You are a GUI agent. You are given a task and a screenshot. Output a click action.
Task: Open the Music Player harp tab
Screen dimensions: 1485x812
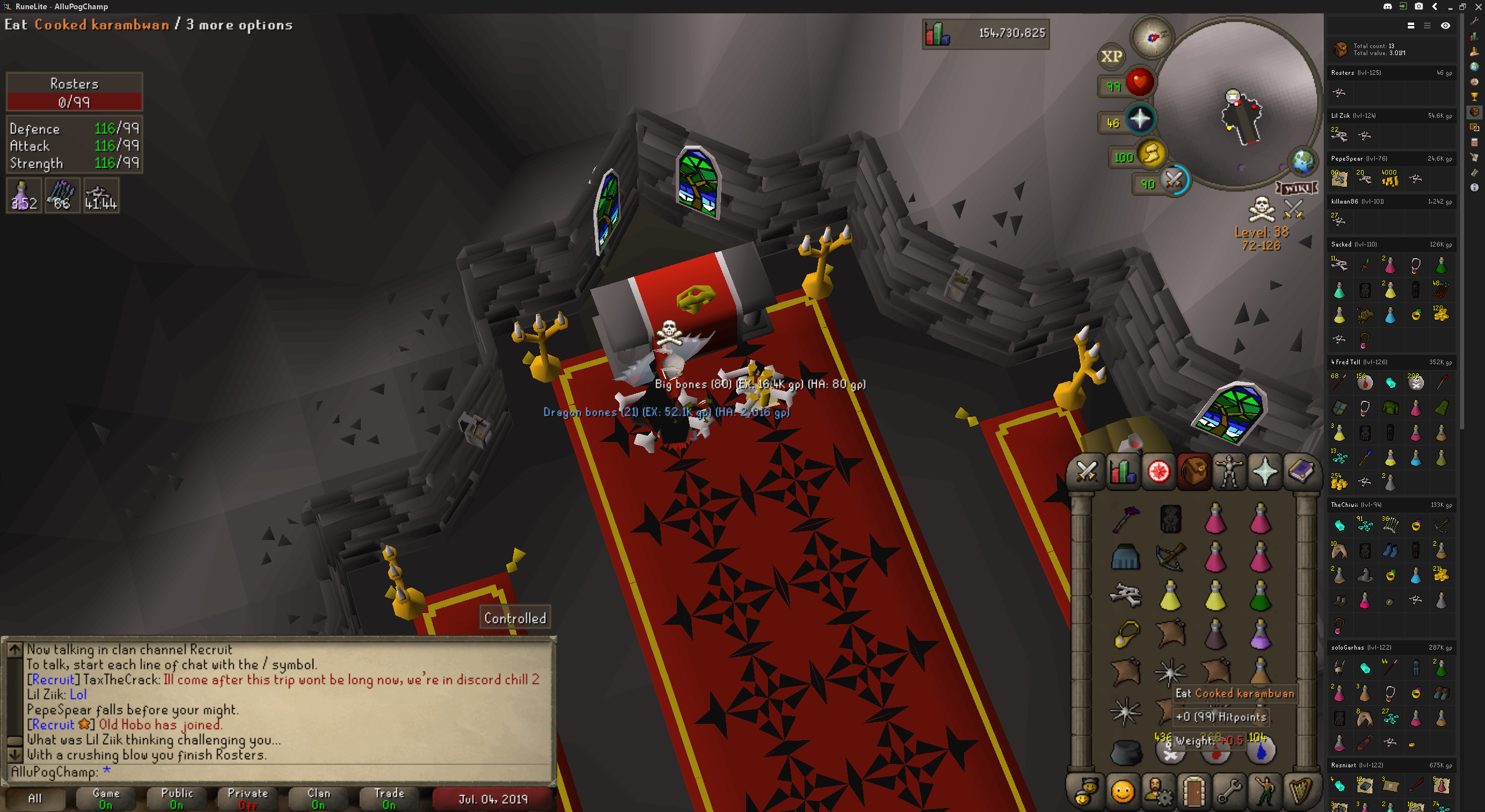tap(1301, 791)
